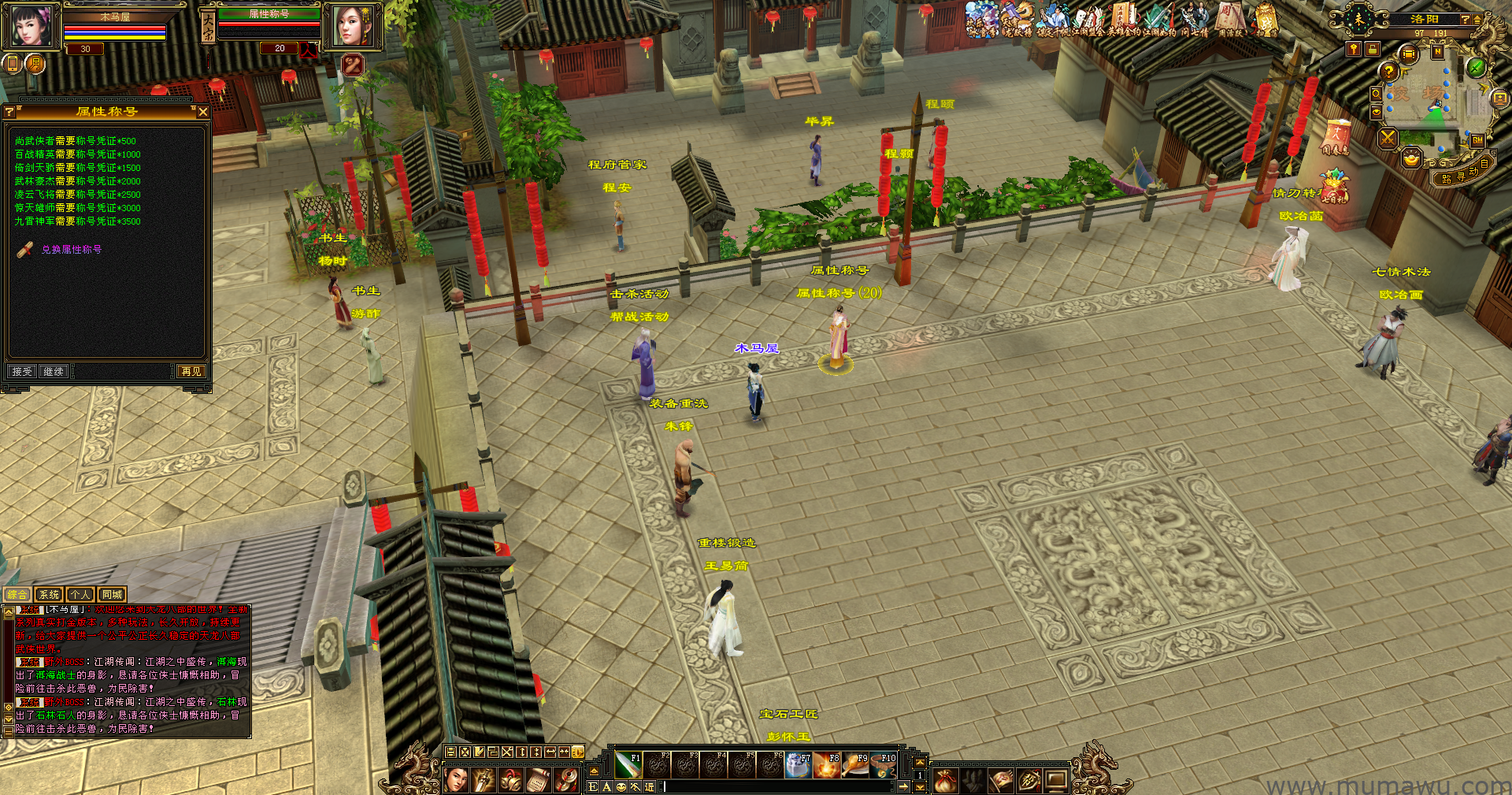This screenshot has height=795, width=1512.
Task: Click the yellow question mark help button
Action: 1388,71
